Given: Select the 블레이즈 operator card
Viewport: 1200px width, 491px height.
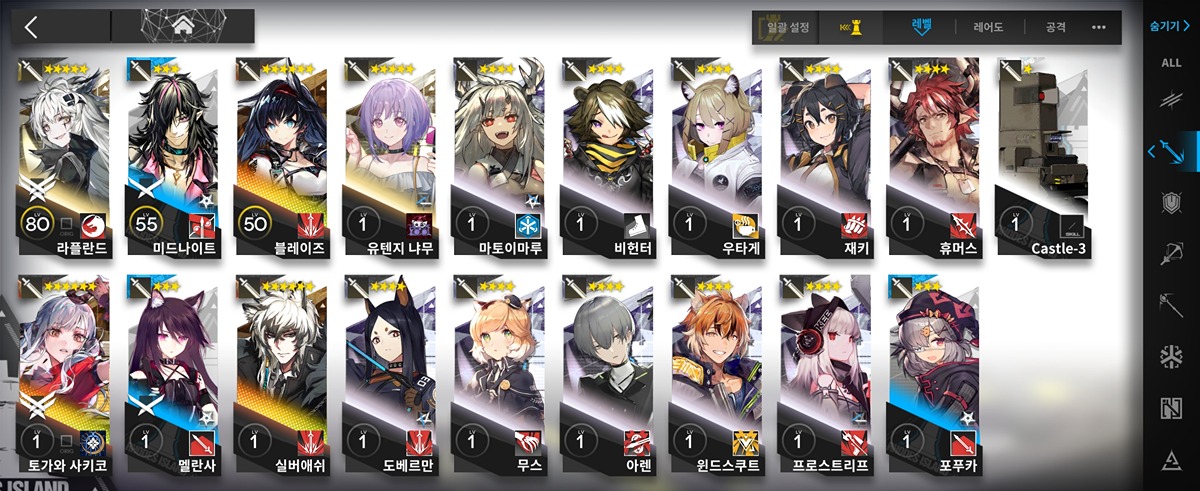Looking at the screenshot, I should click(x=283, y=150).
